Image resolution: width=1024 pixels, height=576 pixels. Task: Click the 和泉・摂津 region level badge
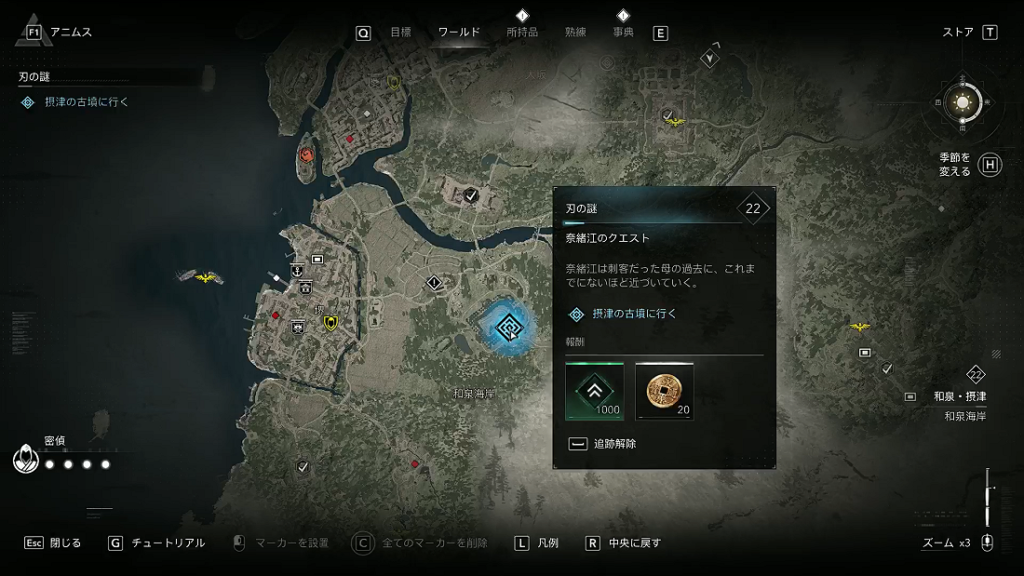pyautogui.click(x=976, y=375)
